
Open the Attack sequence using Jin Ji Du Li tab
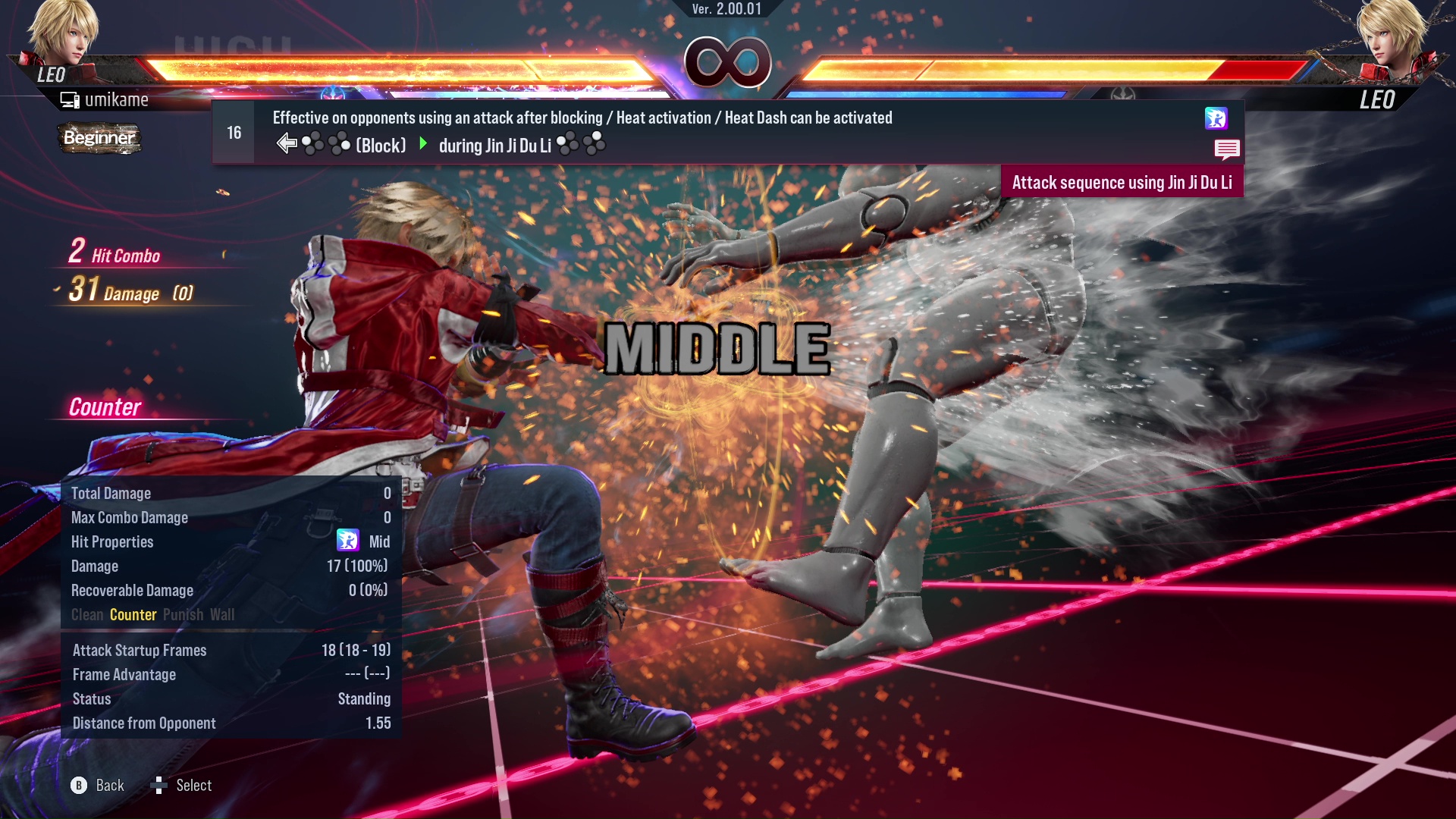pos(1123,182)
